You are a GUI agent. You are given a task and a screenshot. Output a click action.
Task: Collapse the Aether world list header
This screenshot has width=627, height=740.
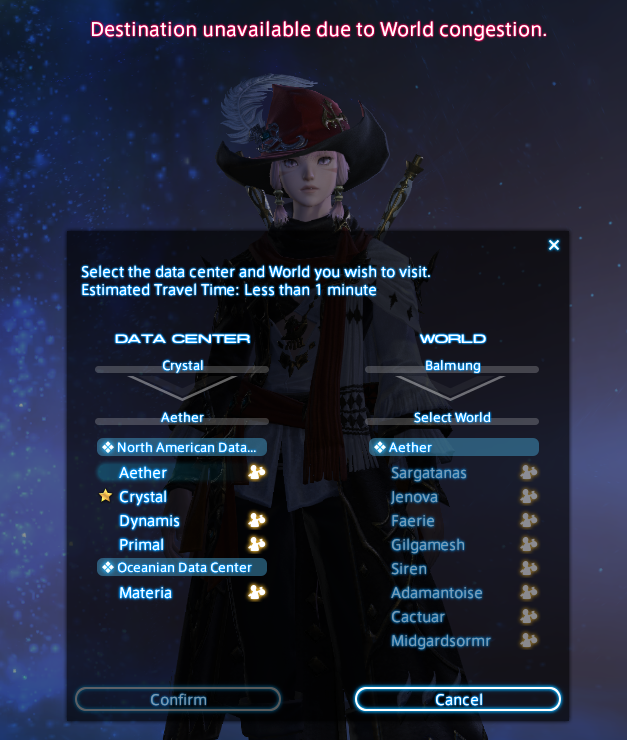click(x=453, y=447)
